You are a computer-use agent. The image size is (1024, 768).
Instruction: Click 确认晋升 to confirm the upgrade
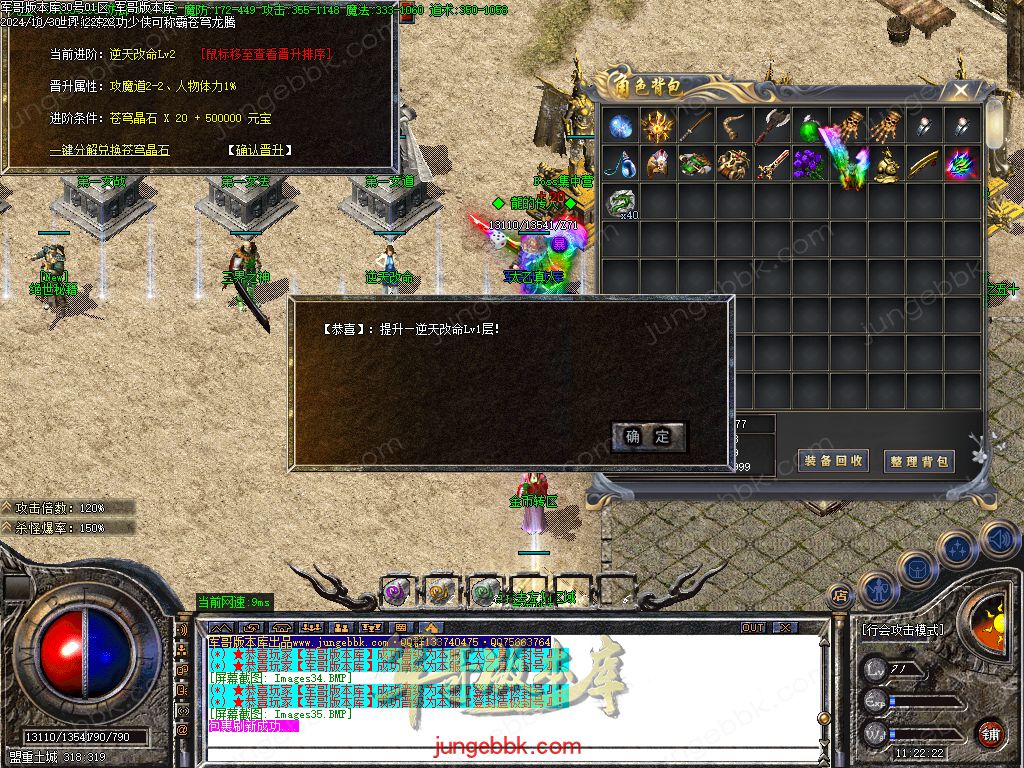[259, 150]
